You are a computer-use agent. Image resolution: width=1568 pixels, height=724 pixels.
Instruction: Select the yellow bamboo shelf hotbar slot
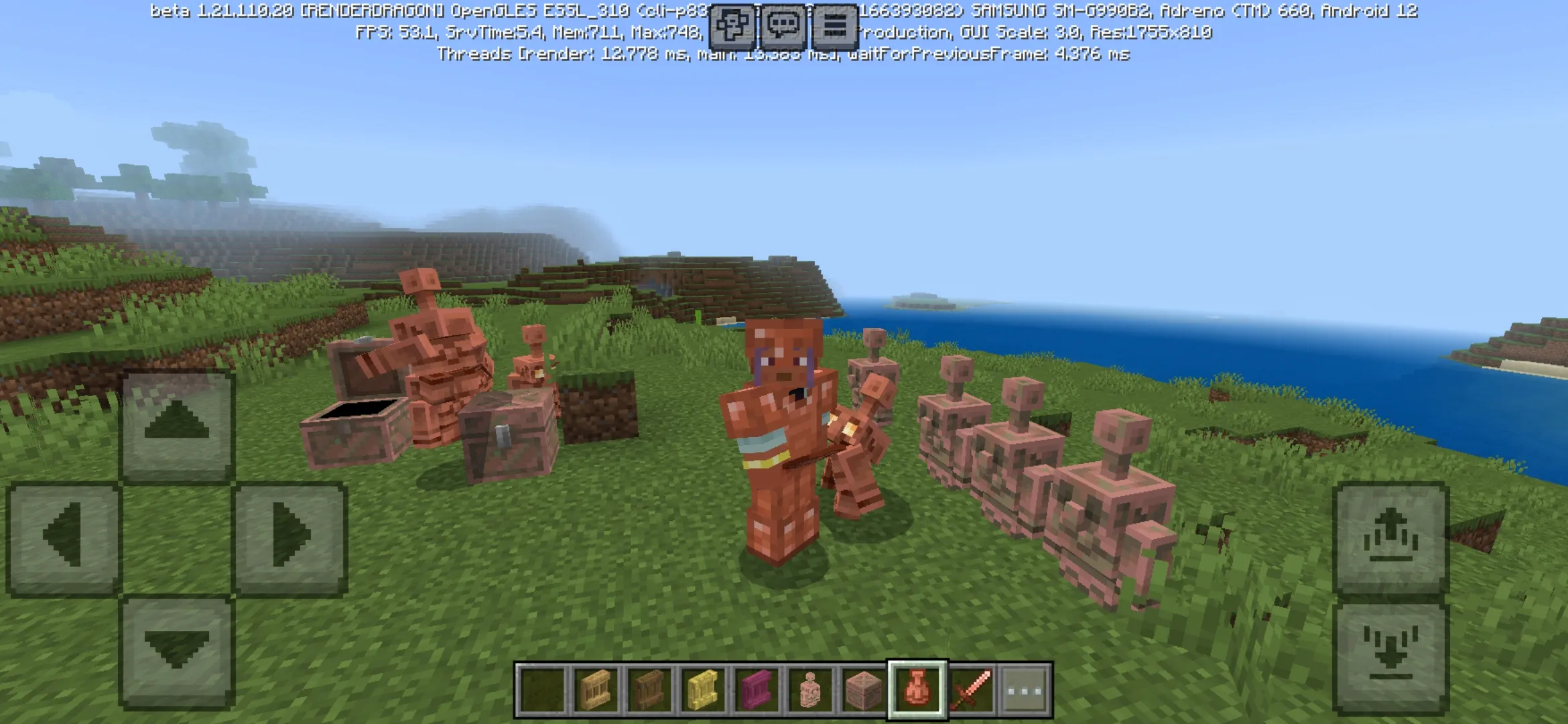[703, 689]
